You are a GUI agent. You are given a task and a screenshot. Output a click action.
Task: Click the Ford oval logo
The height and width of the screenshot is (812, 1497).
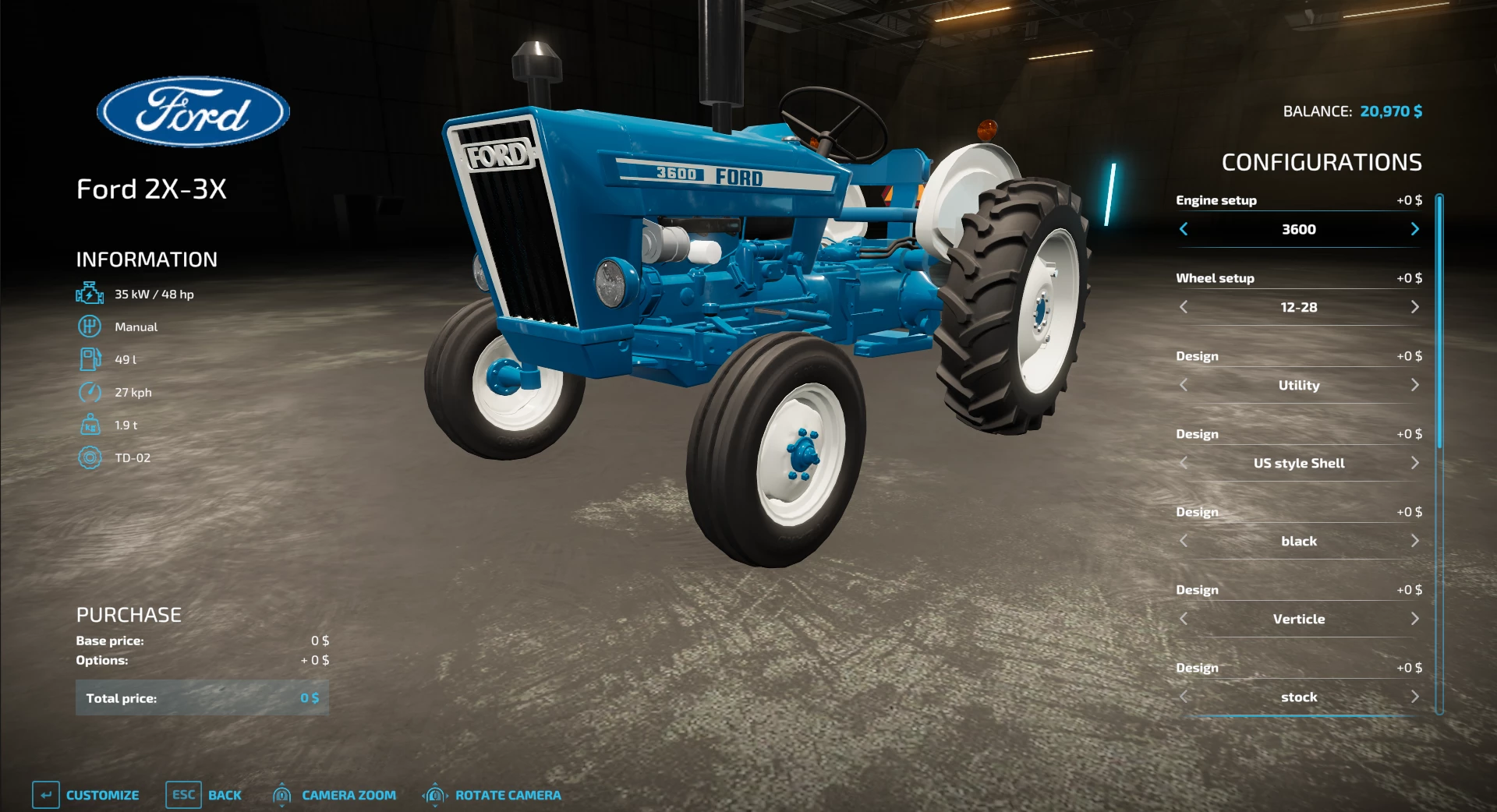point(193,111)
